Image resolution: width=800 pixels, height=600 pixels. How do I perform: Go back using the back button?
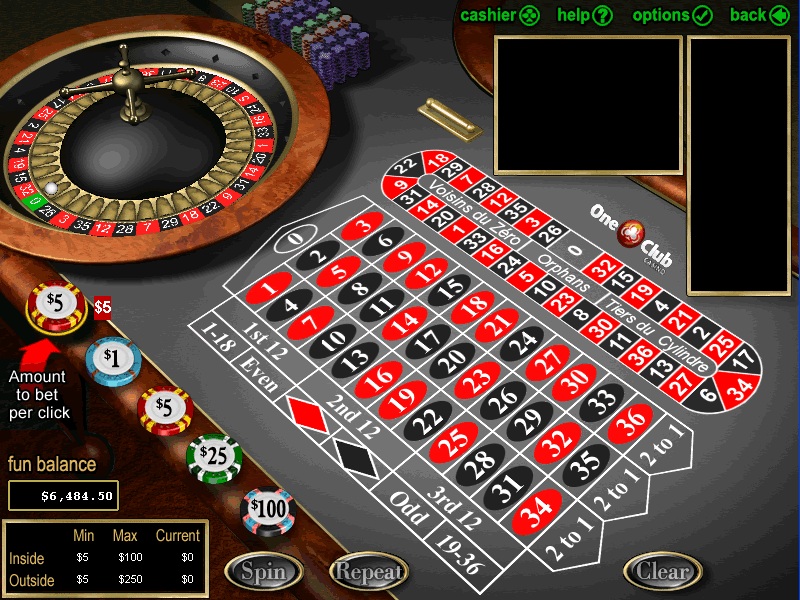tap(762, 15)
